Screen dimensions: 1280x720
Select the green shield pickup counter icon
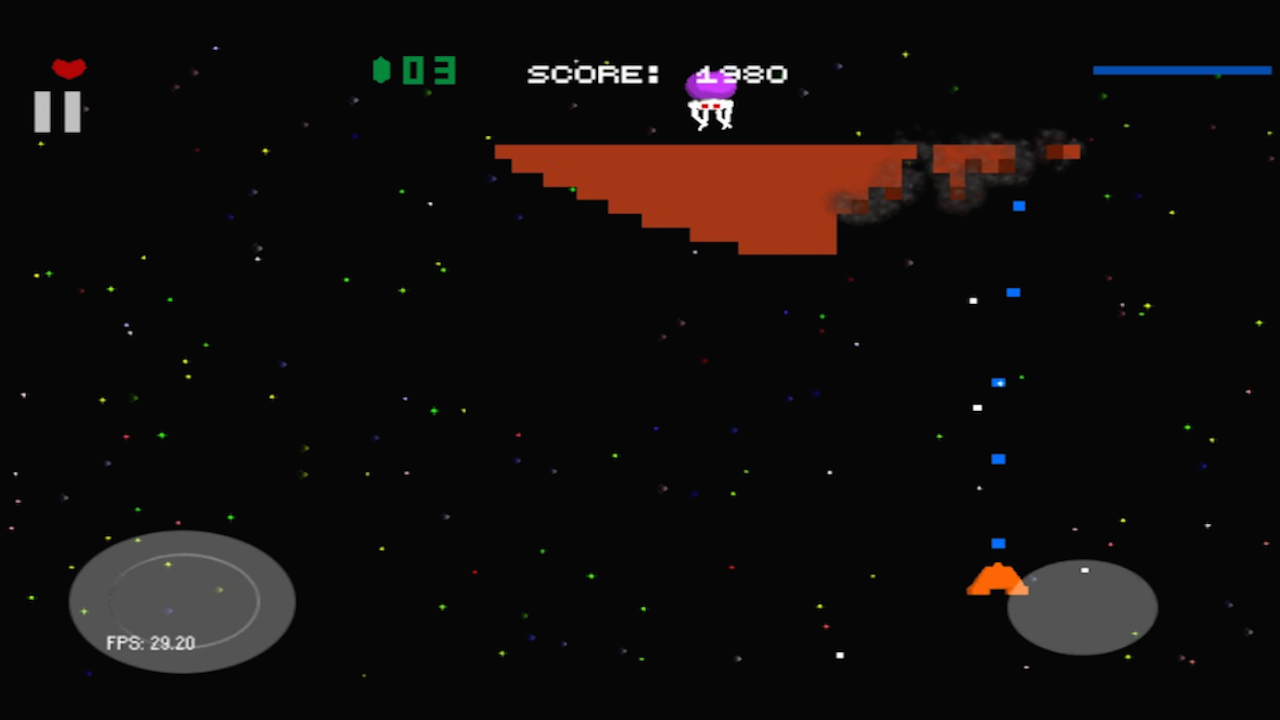tap(383, 68)
